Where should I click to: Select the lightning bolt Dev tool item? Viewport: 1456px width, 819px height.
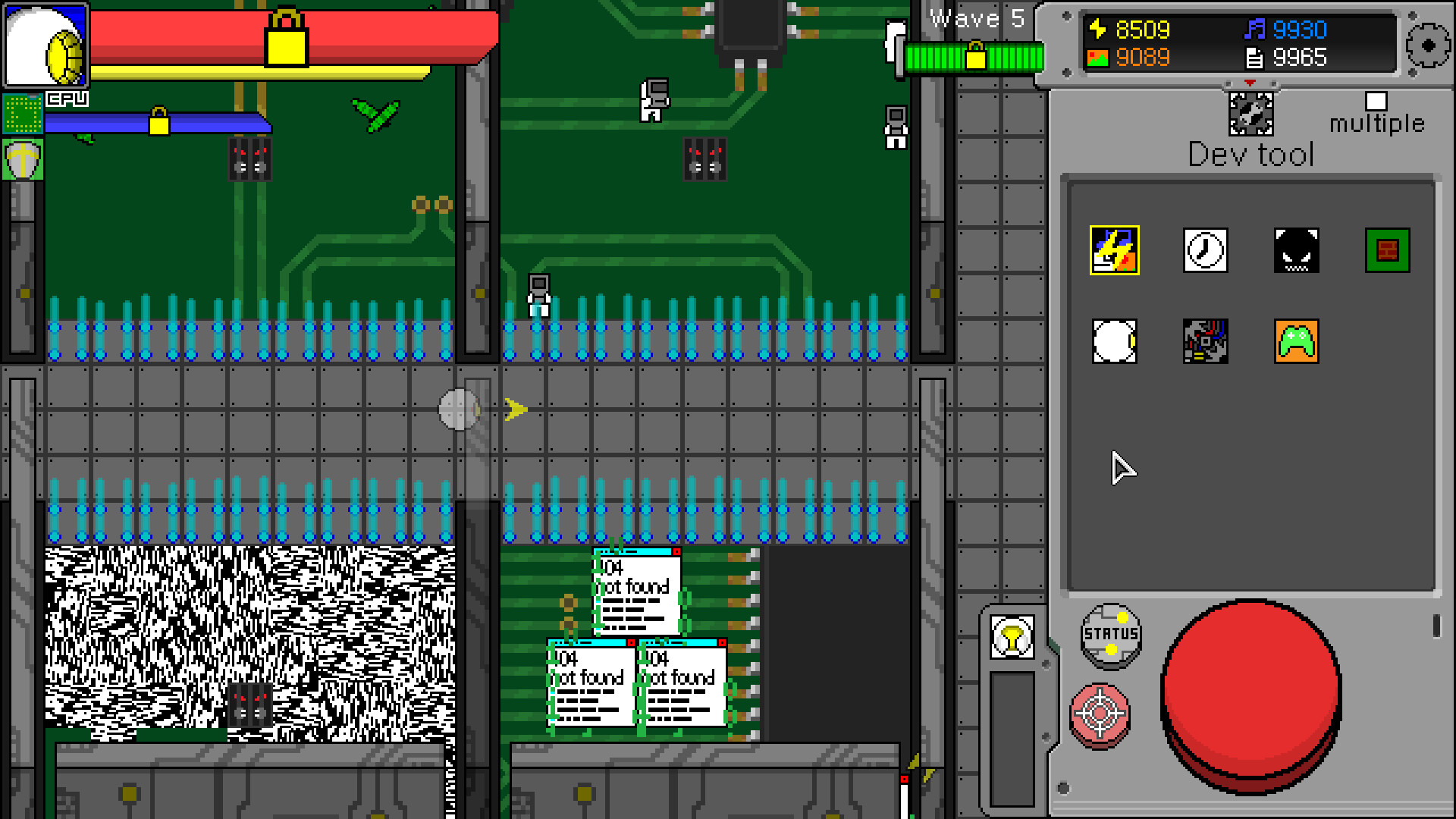coord(1113,250)
